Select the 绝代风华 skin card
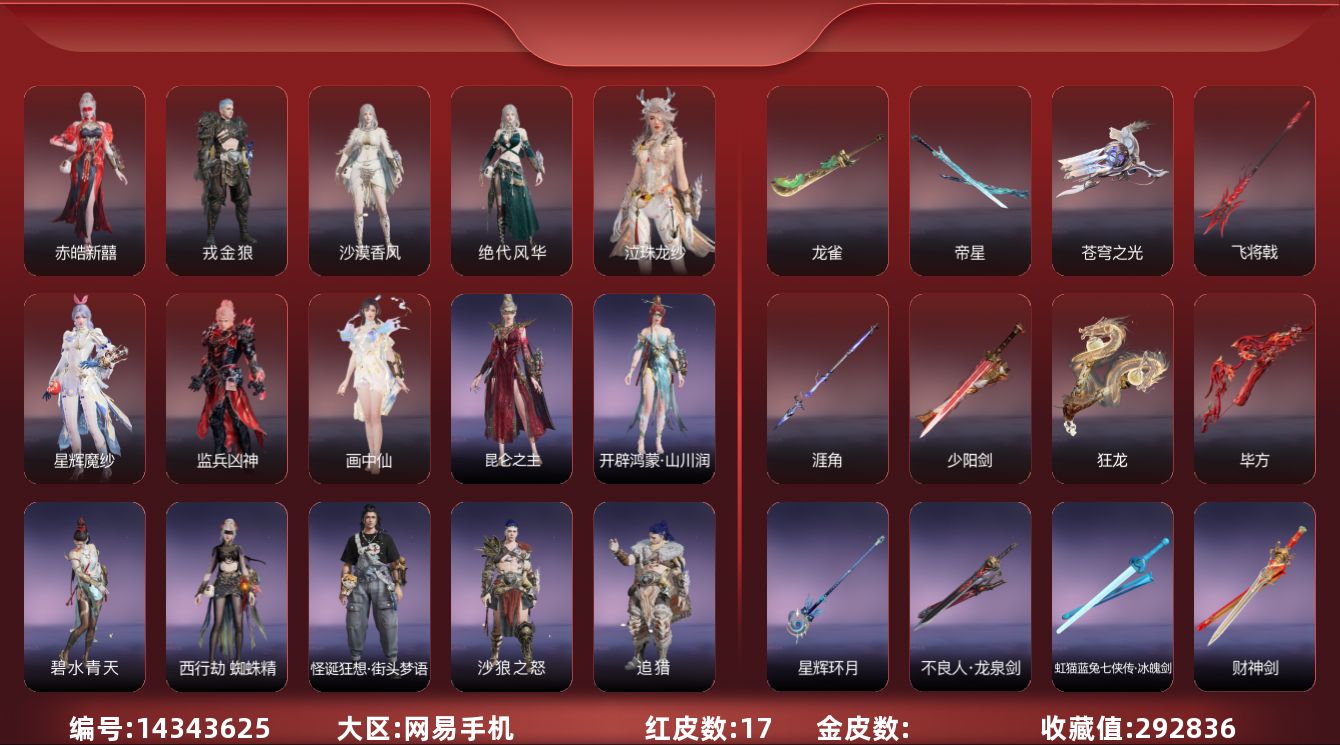This screenshot has width=1340, height=745. (x=512, y=180)
